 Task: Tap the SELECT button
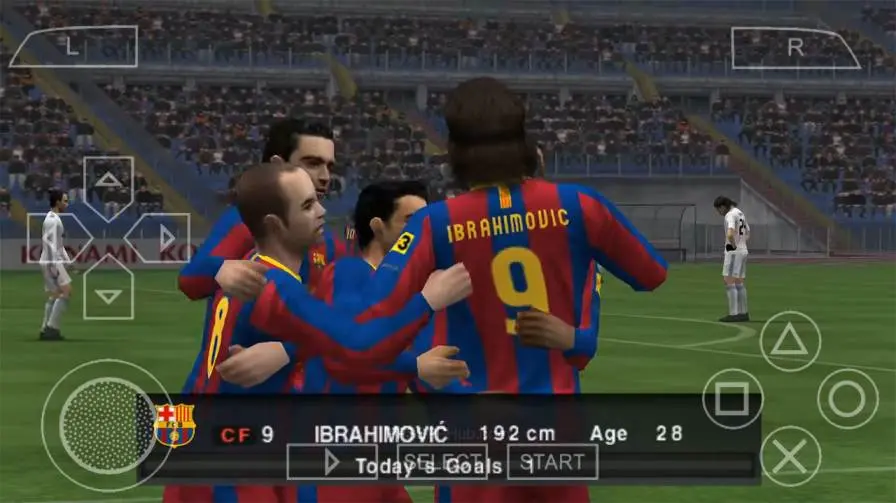(442, 462)
